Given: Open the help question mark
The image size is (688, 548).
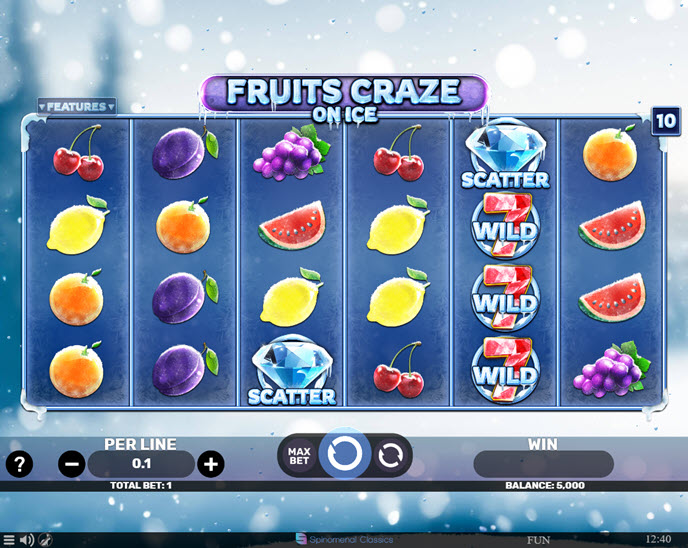Looking at the screenshot, I should click(19, 464).
